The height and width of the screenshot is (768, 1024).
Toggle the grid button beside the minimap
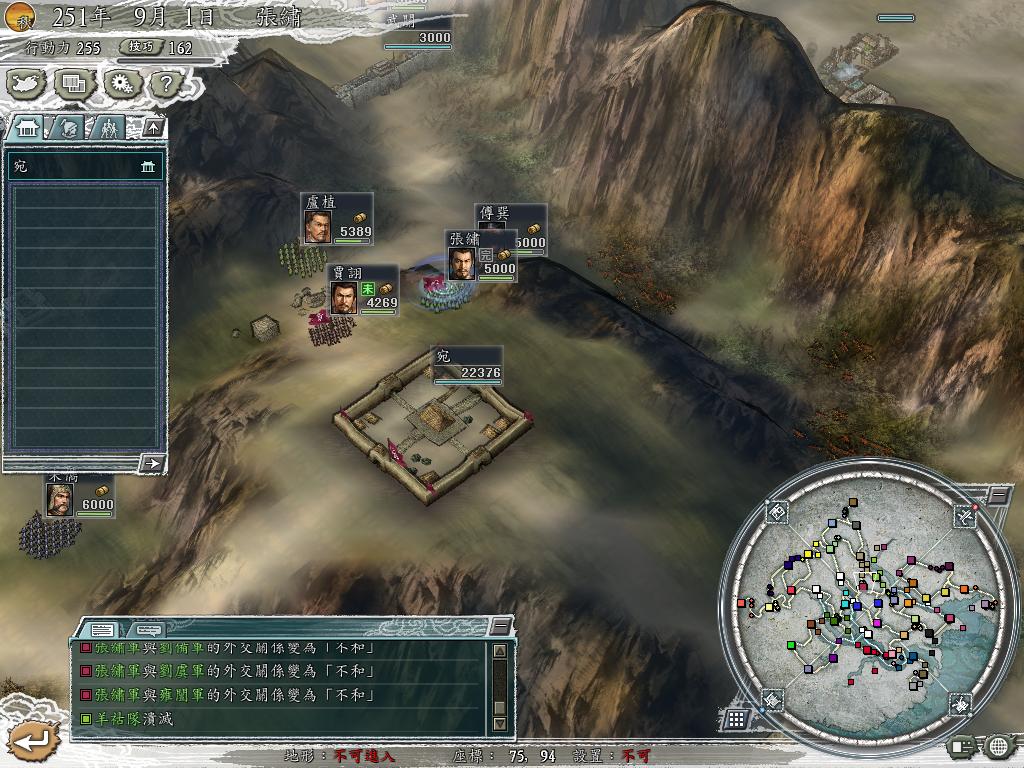735,719
